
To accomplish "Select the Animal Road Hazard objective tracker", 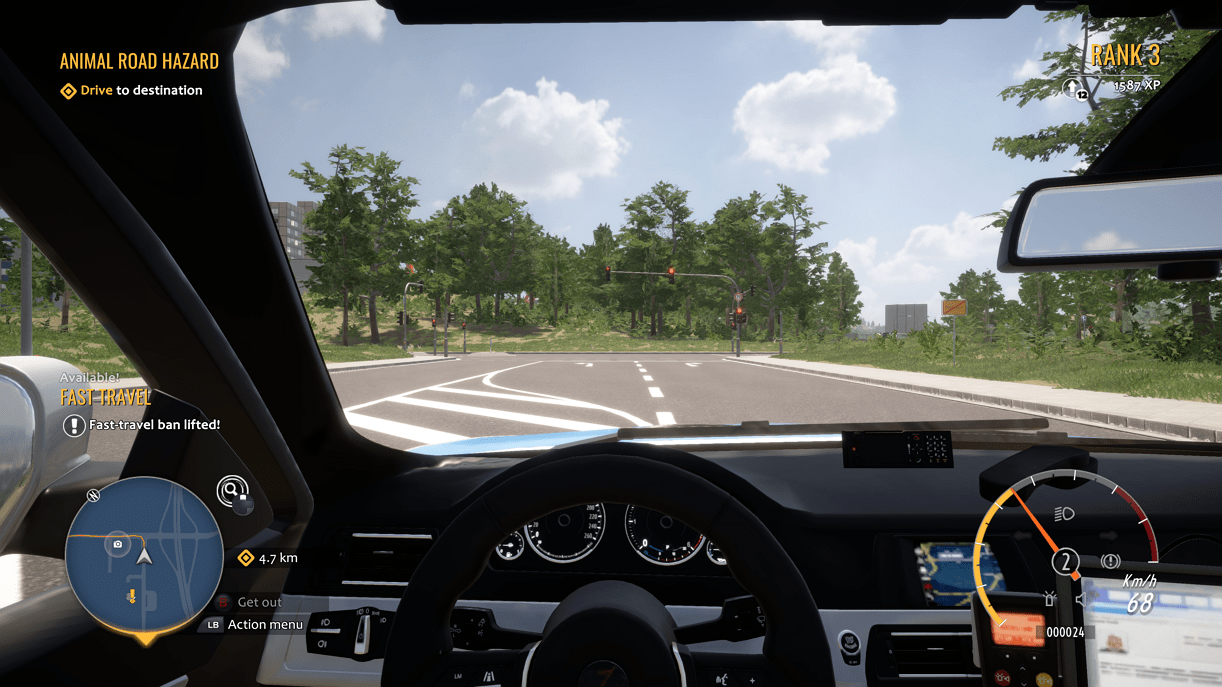I will click(139, 61).
